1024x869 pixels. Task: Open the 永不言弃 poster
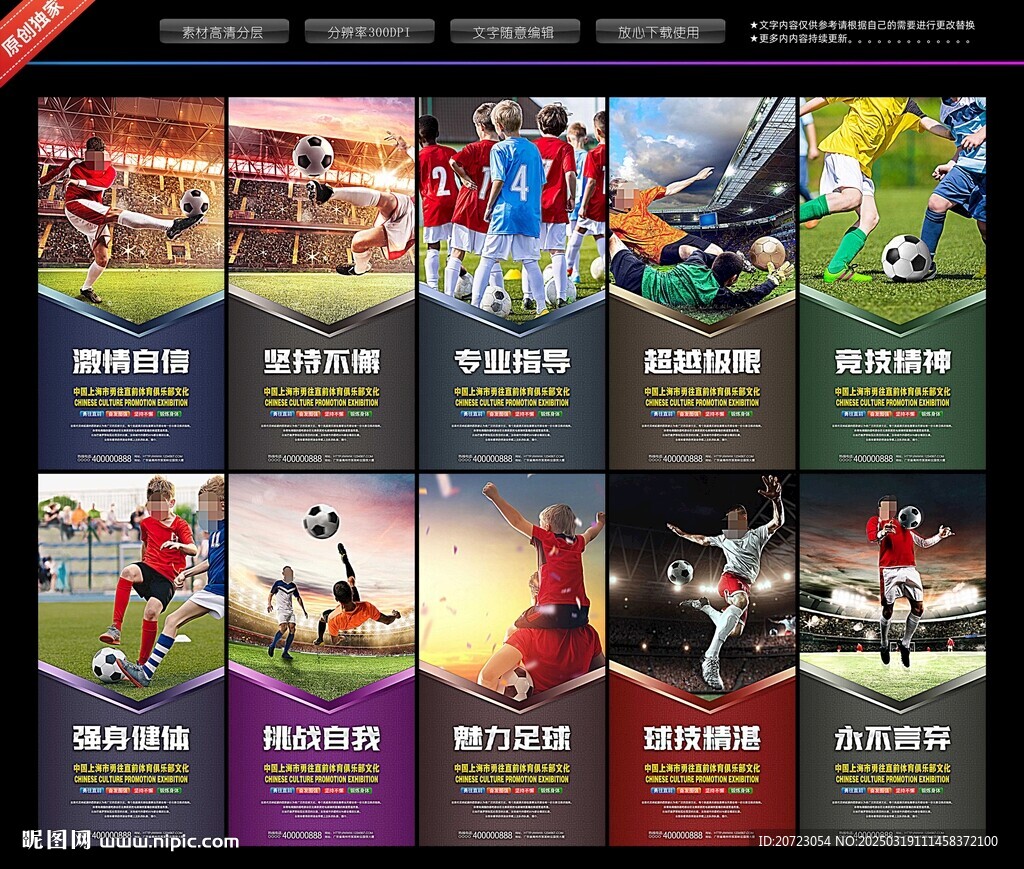tap(892, 660)
